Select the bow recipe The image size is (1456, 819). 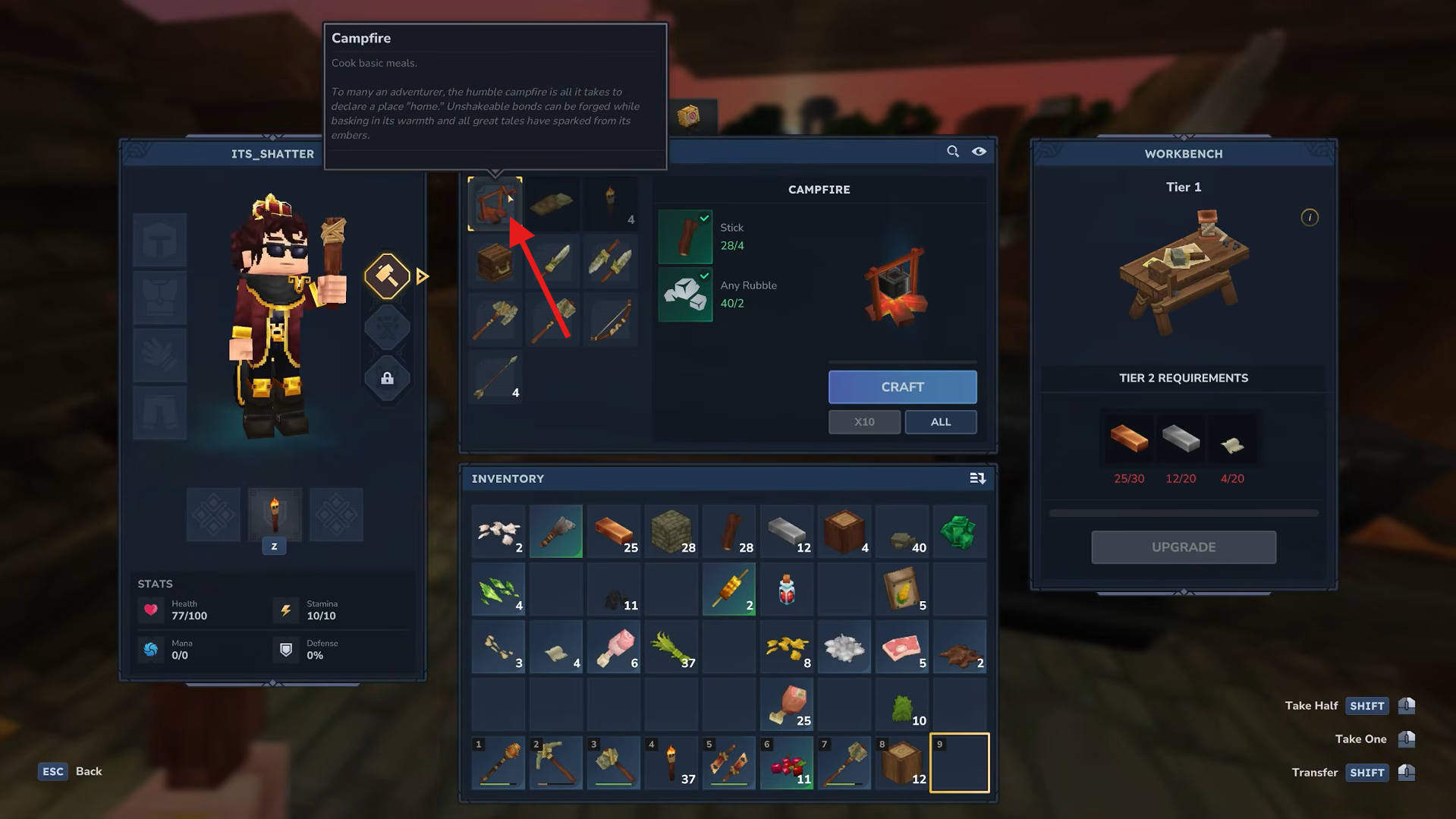pyautogui.click(x=611, y=320)
